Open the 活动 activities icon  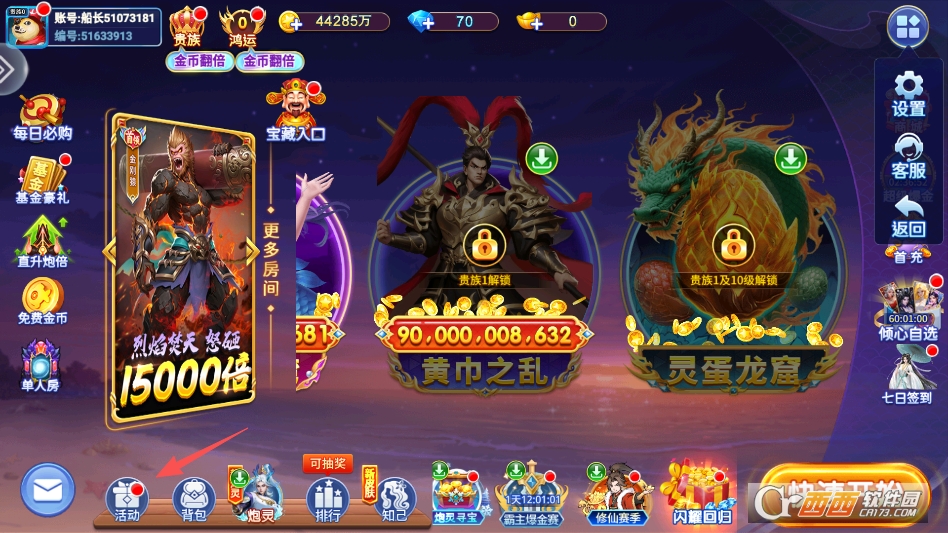[x=126, y=497]
